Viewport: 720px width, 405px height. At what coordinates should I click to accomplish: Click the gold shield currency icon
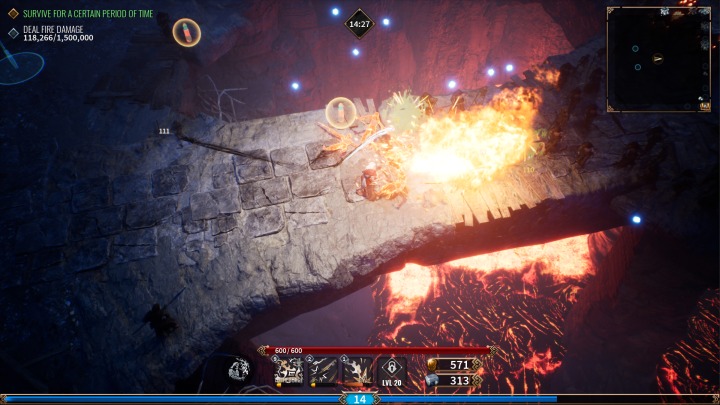tap(434, 364)
